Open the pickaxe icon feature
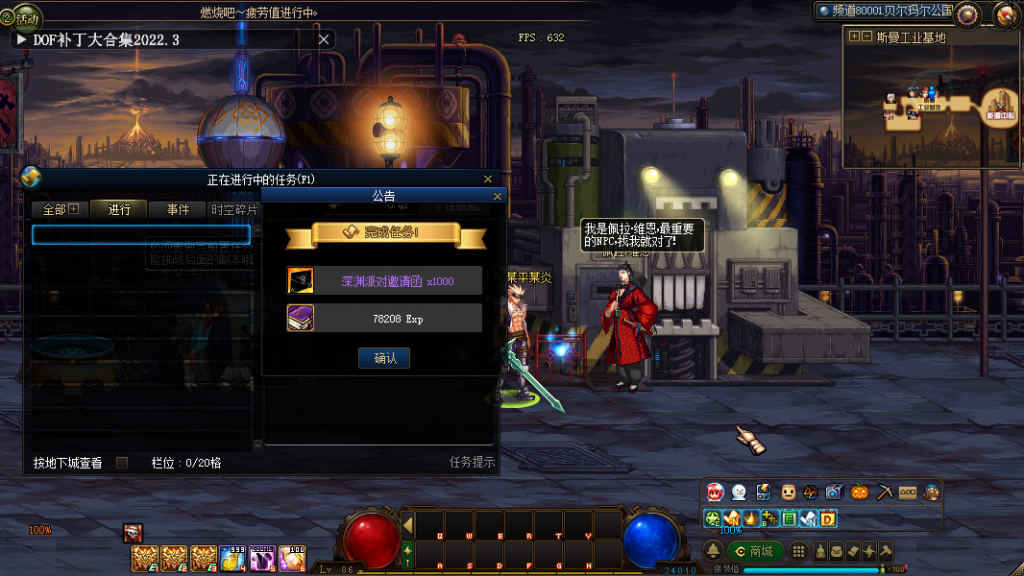Viewport: 1024px width, 576px height. pyautogui.click(x=884, y=492)
